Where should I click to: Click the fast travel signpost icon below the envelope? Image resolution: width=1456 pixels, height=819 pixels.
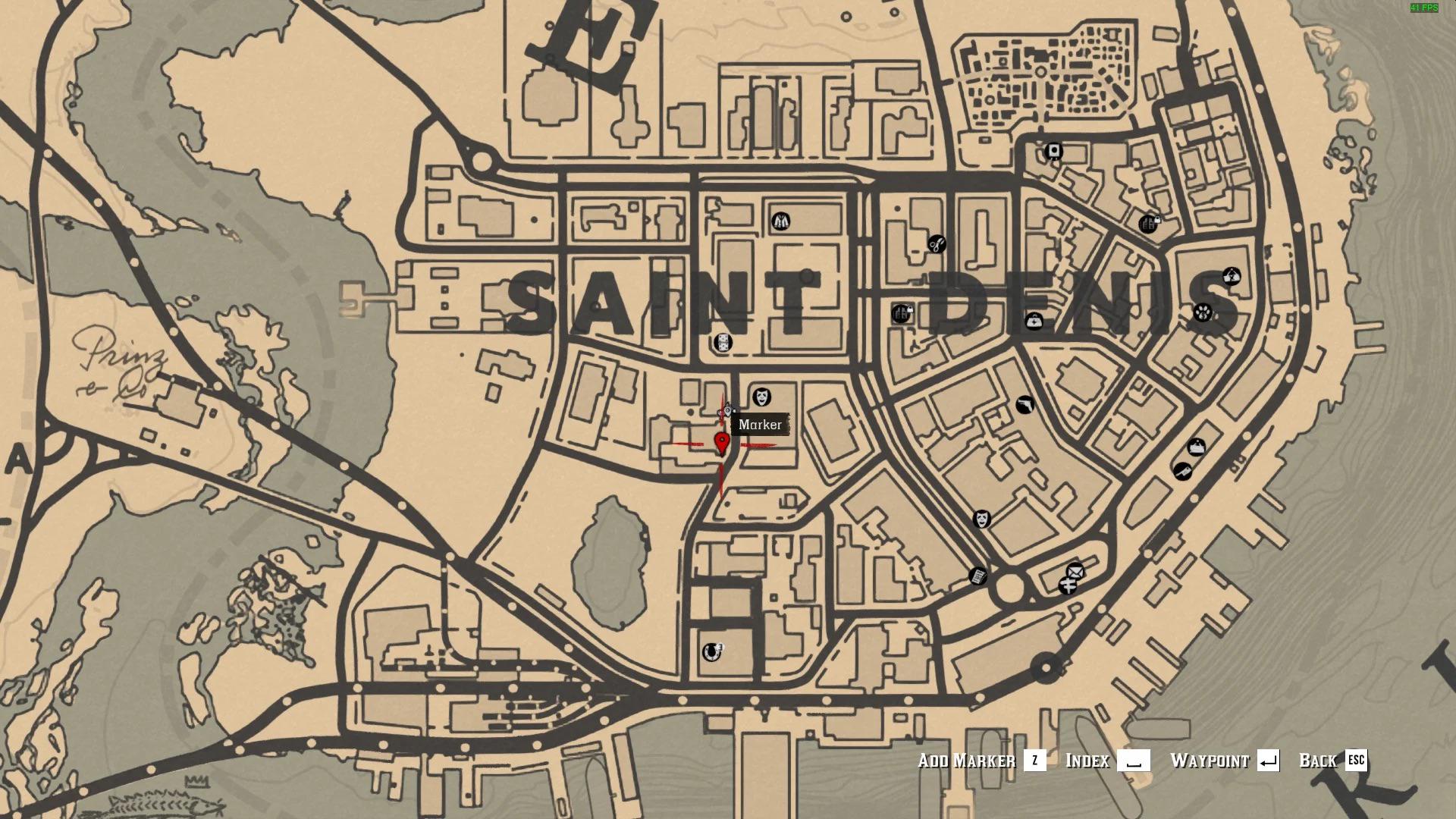[x=1068, y=585]
